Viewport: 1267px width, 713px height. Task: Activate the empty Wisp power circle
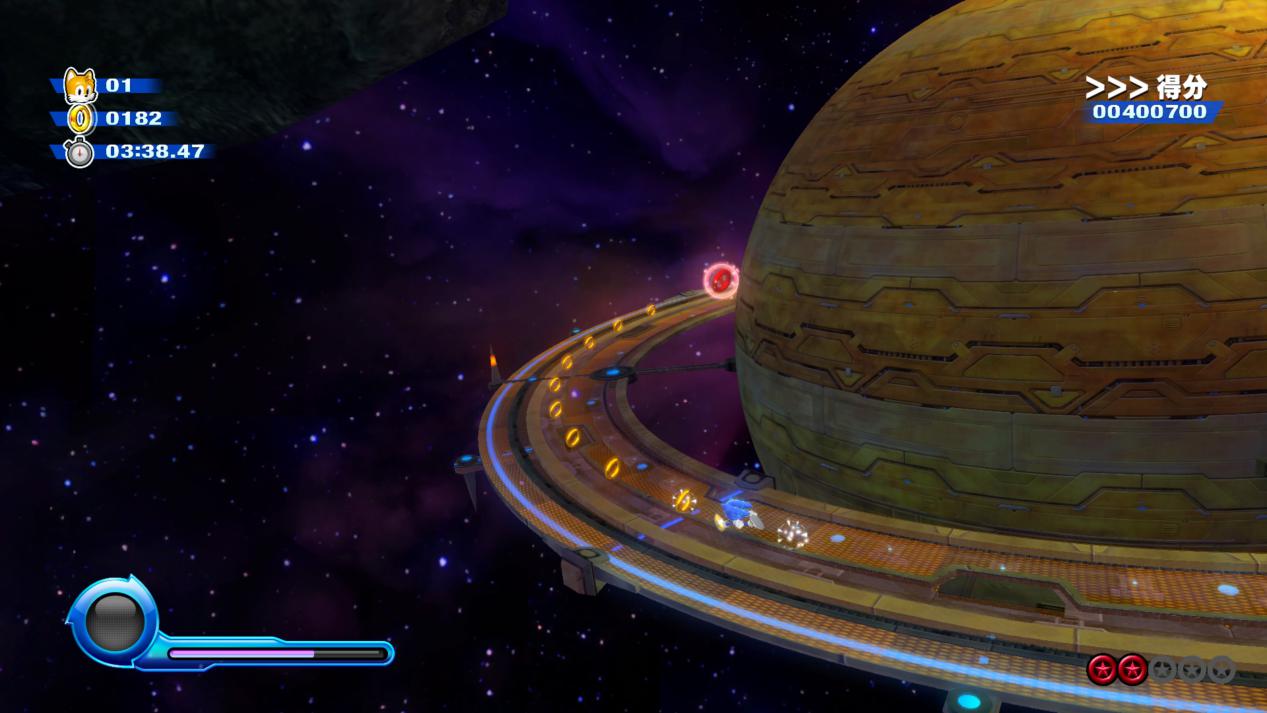pyautogui.click(x=114, y=622)
